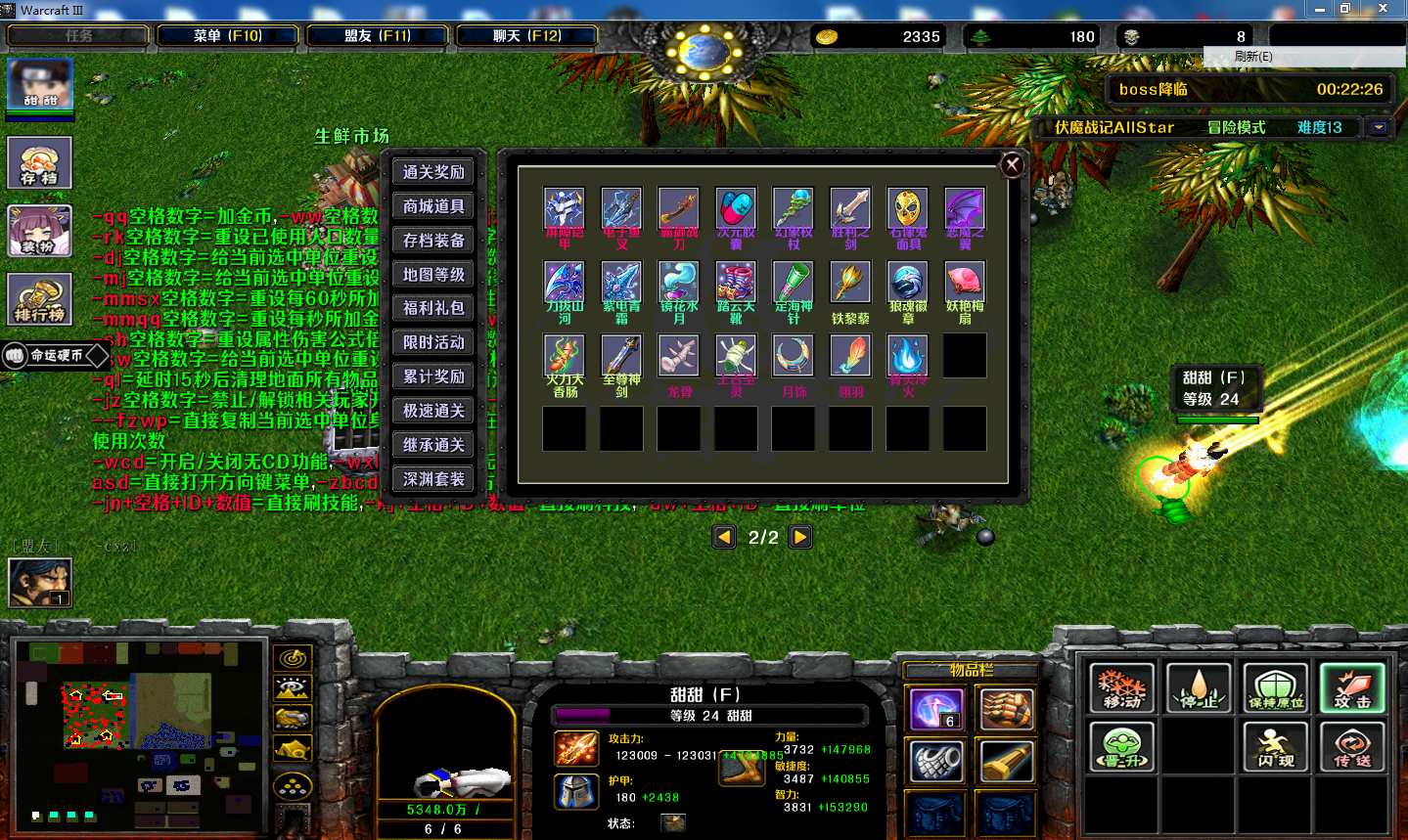Viewport: 1408px width, 840px height.
Task: Choose the 踏云天靴 boots item
Action: (736, 283)
